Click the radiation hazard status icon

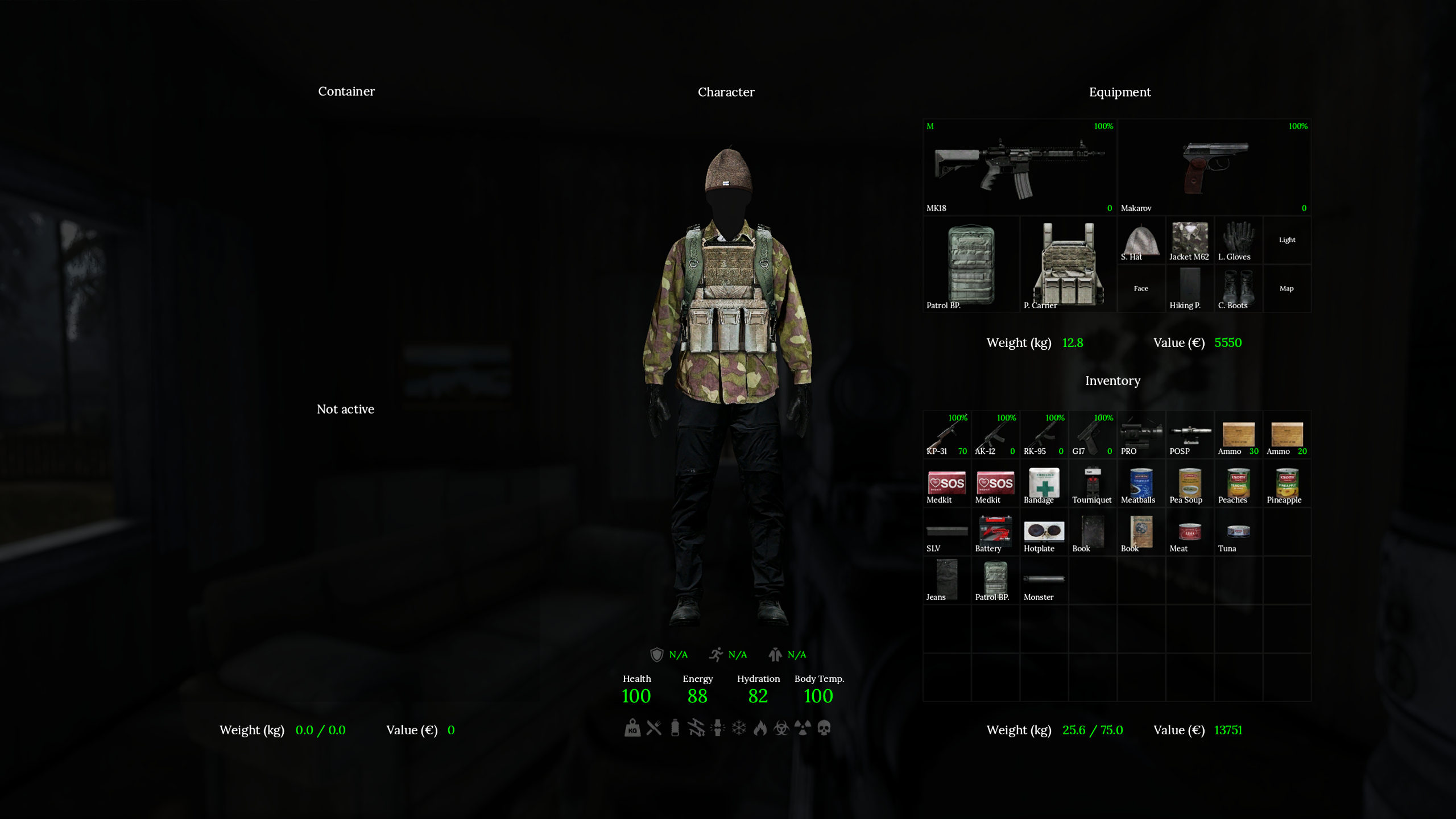(x=801, y=728)
